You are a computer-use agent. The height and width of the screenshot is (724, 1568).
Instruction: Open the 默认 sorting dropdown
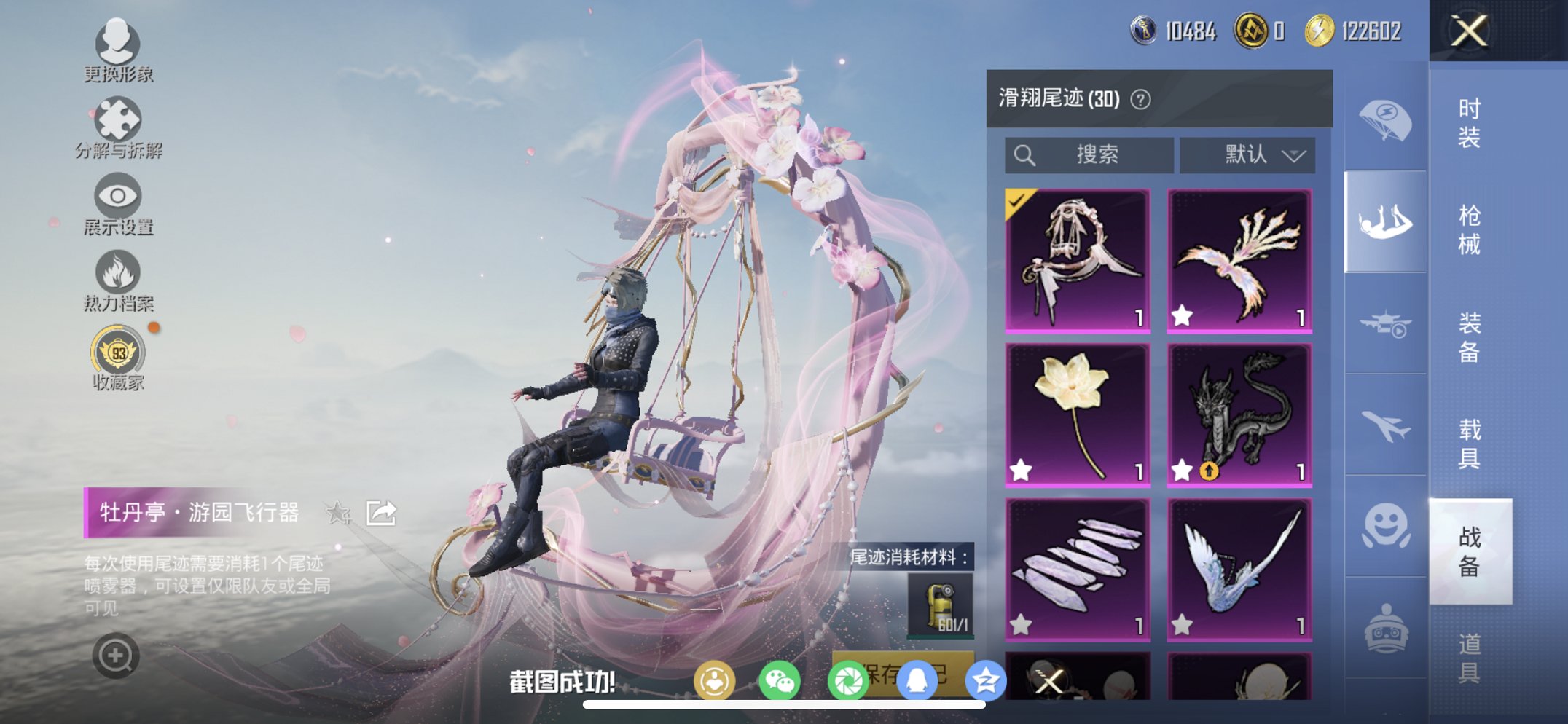(1246, 154)
